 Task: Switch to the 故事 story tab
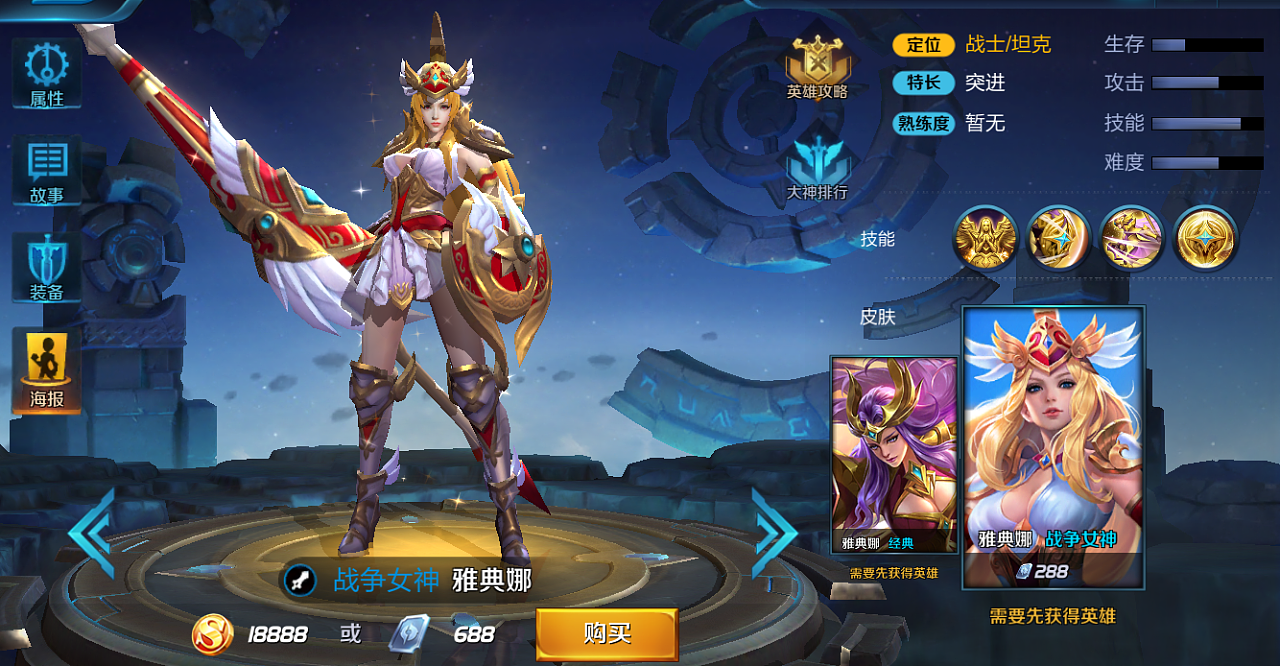pyautogui.click(x=46, y=171)
